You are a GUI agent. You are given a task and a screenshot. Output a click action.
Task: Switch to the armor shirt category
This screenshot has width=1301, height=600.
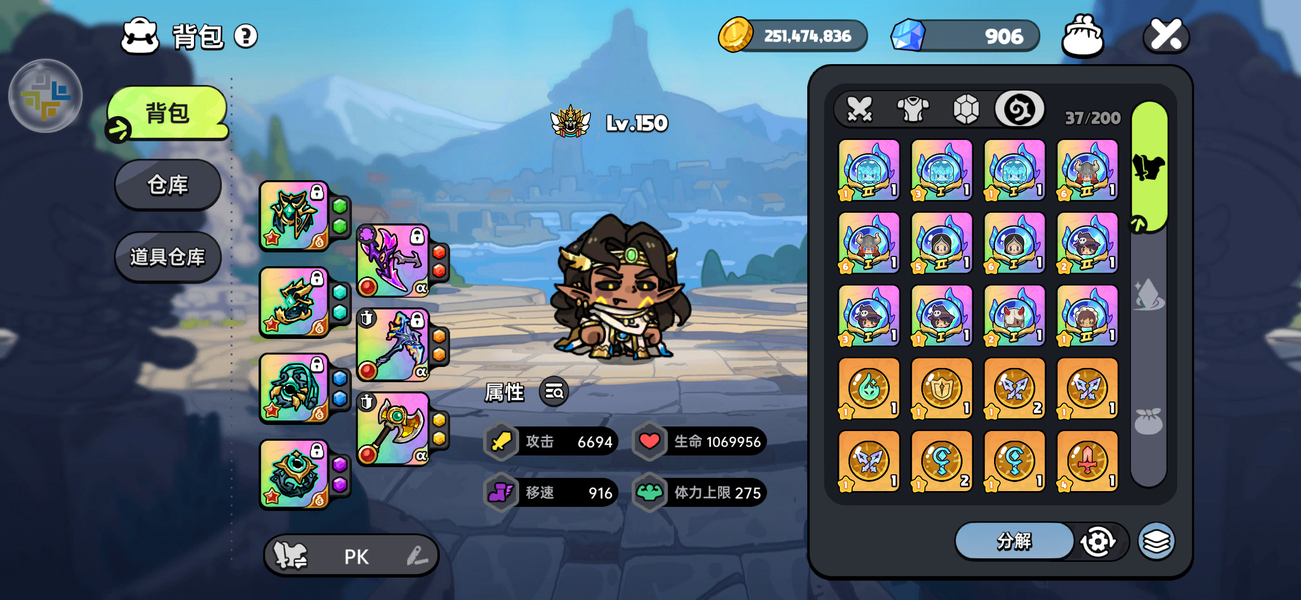coord(913,109)
